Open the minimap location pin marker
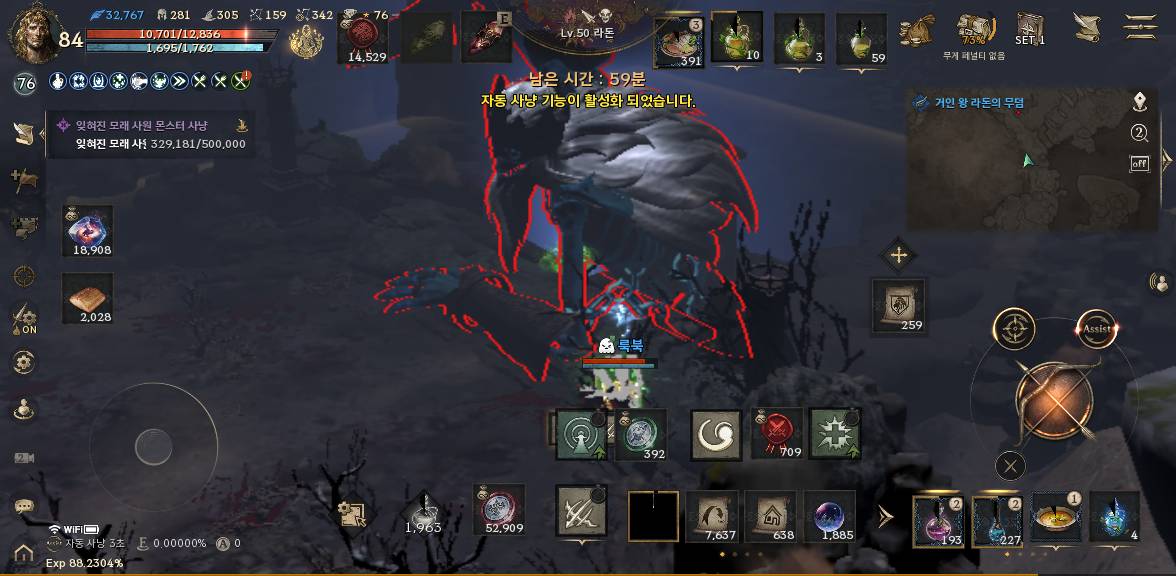 tap(1139, 102)
